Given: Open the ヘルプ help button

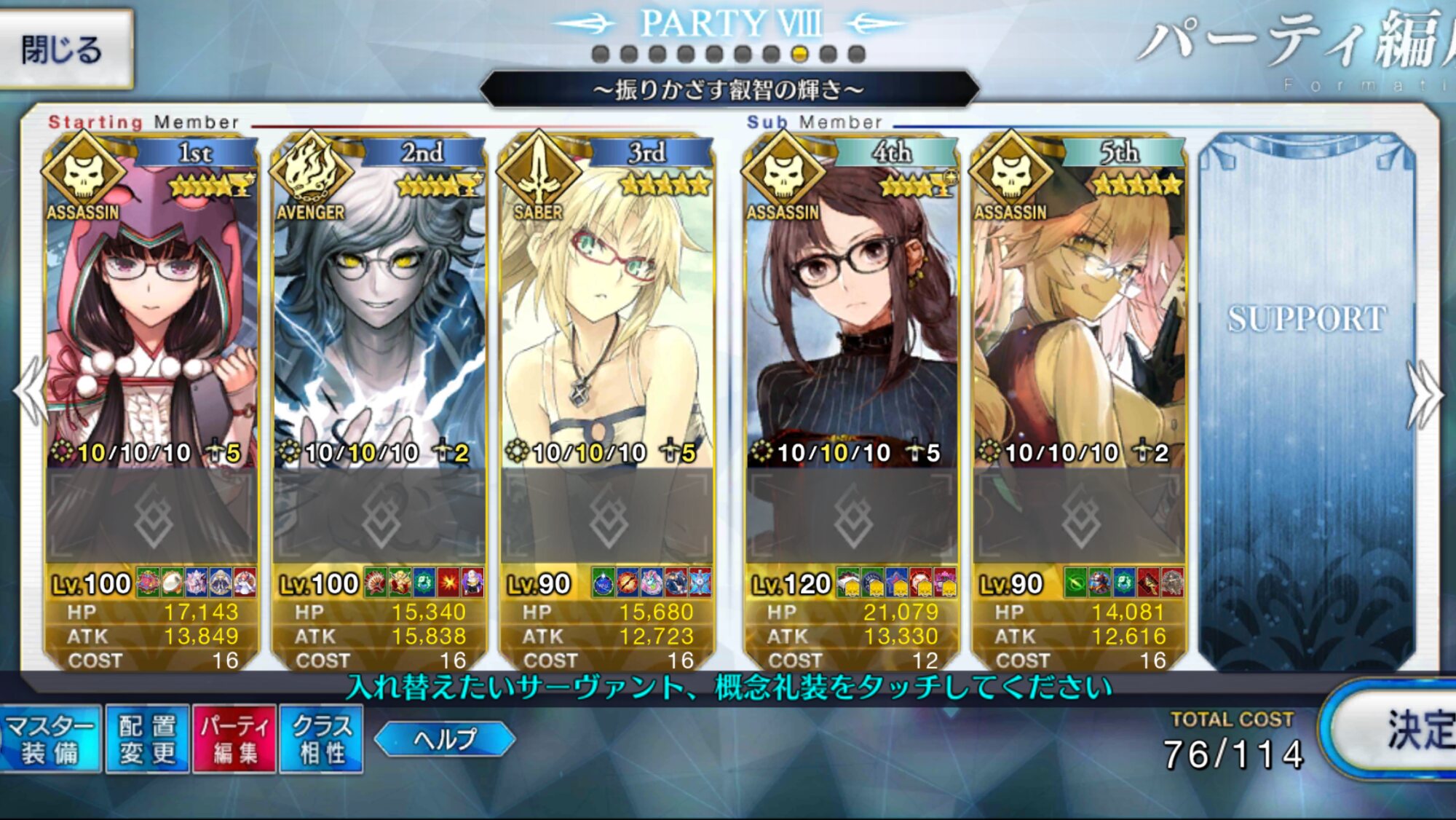Looking at the screenshot, I should [445, 739].
